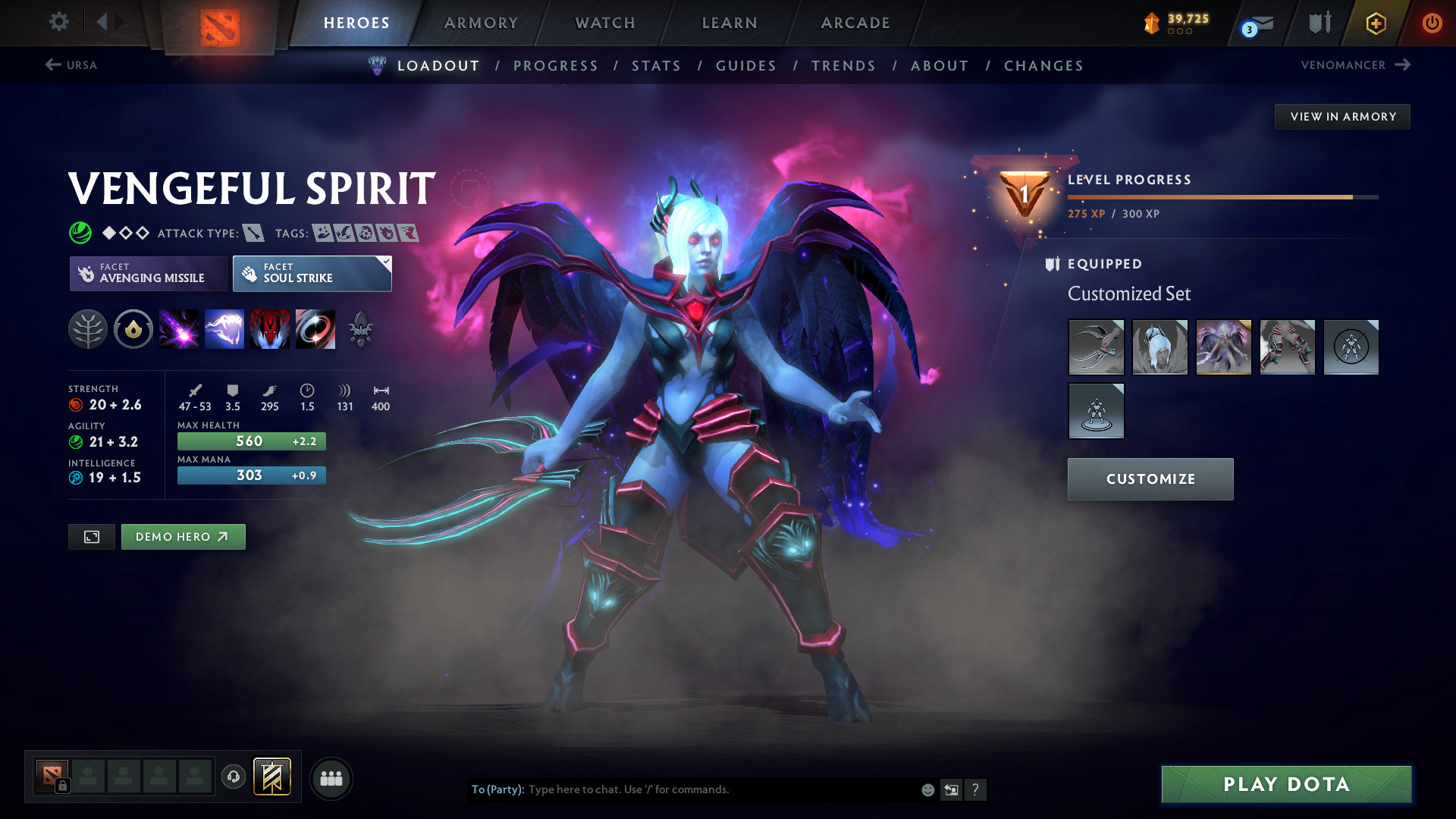Click the Ursa back arrow
Image resolution: width=1456 pixels, height=819 pixels.
click(52, 64)
